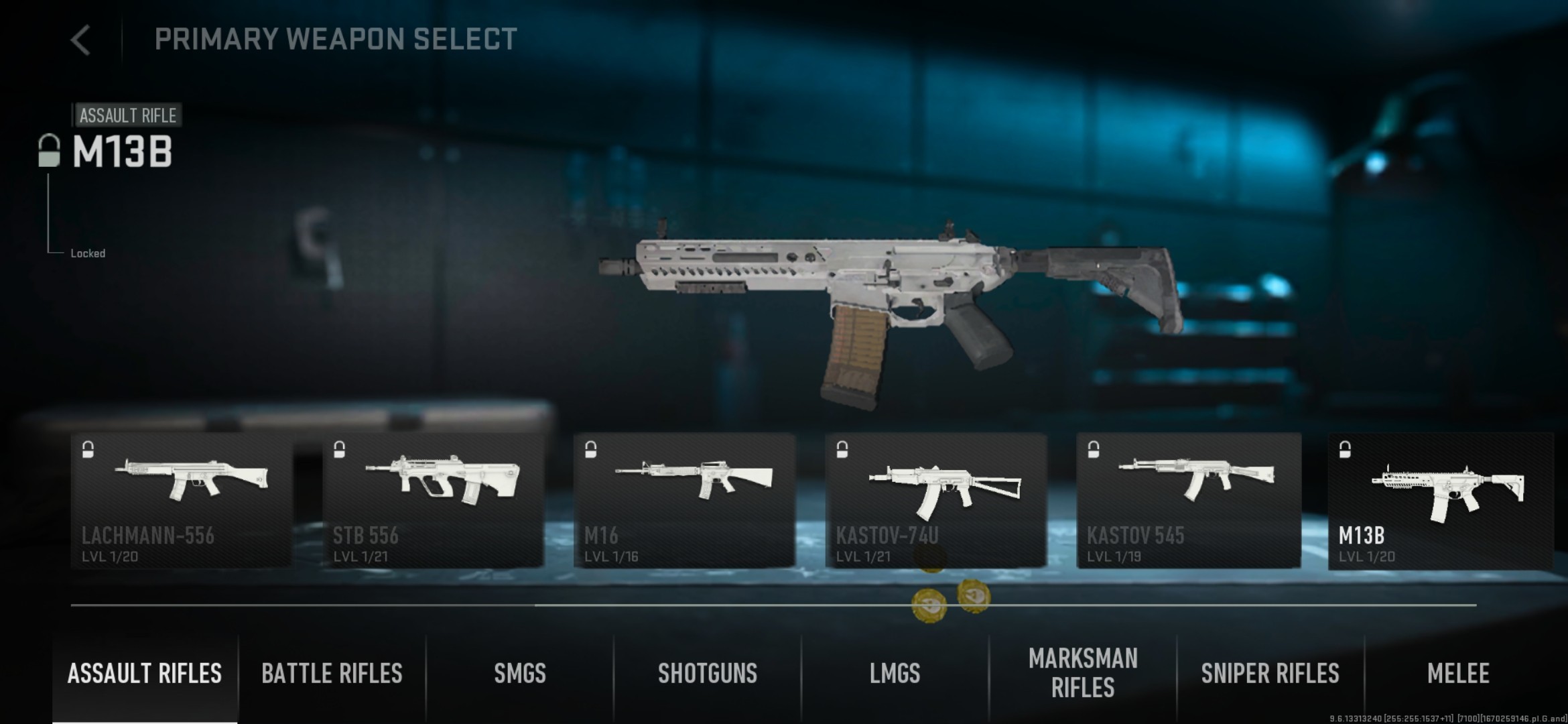
Task: Open the Melee weapons tab
Action: click(x=1458, y=674)
